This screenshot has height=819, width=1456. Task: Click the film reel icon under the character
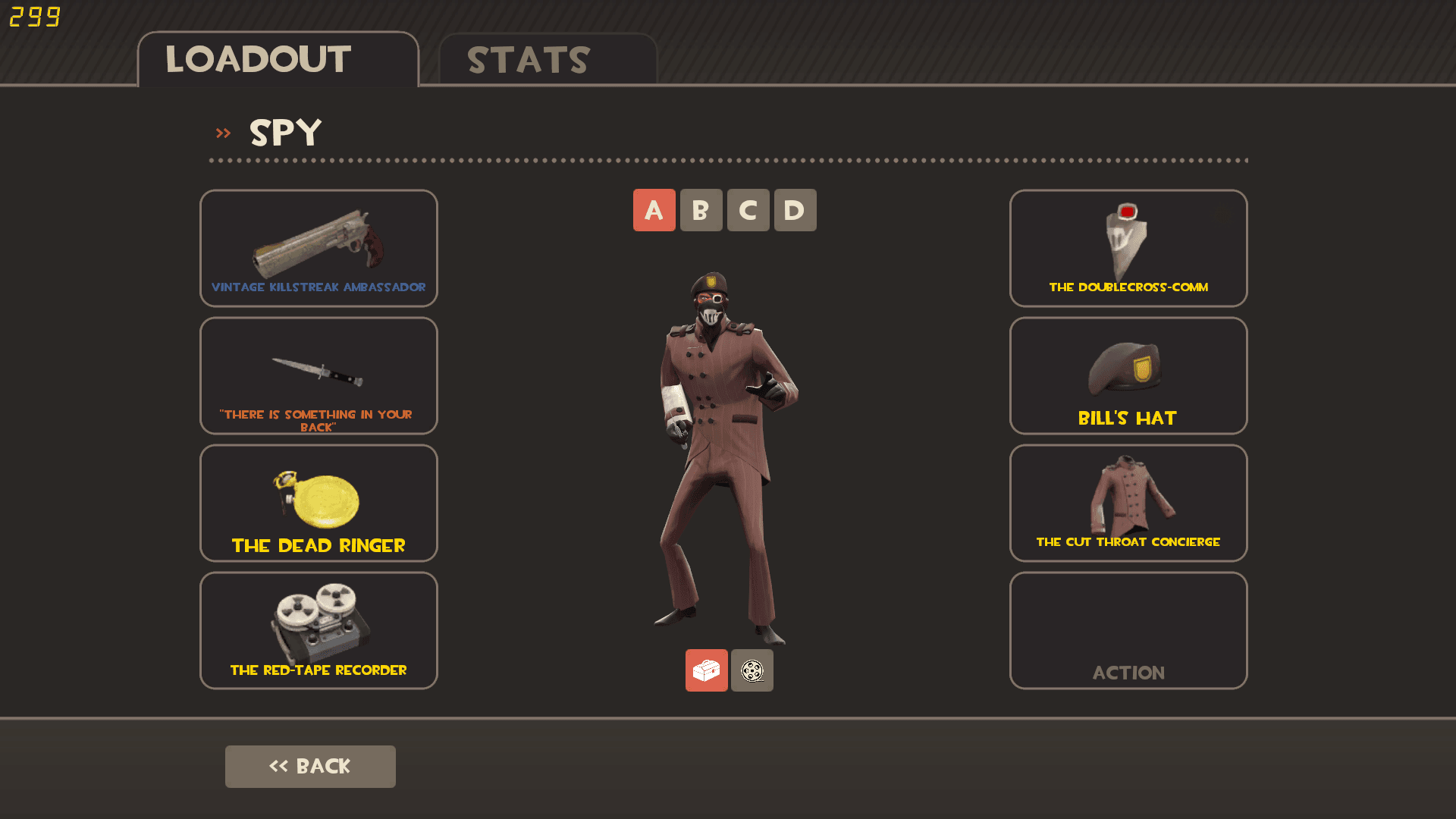pyautogui.click(x=752, y=670)
